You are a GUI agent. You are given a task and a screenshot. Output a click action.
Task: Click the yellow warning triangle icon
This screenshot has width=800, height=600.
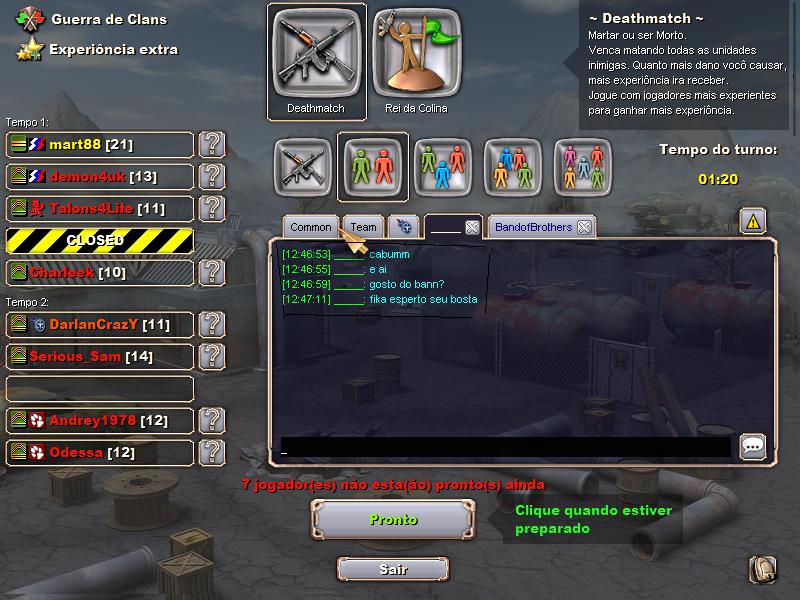(x=753, y=220)
